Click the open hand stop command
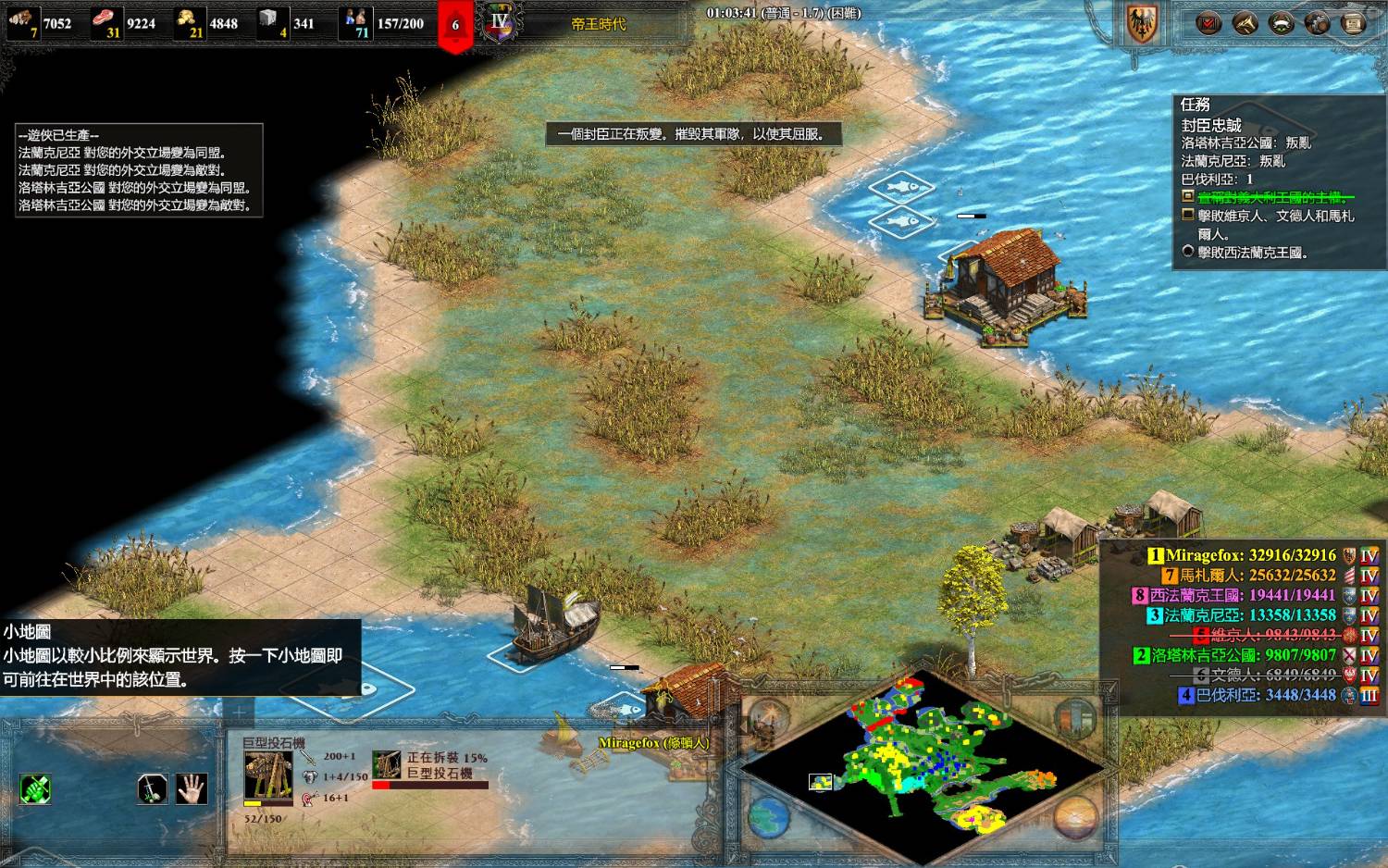Viewport: 1388px width, 868px height. click(x=192, y=789)
